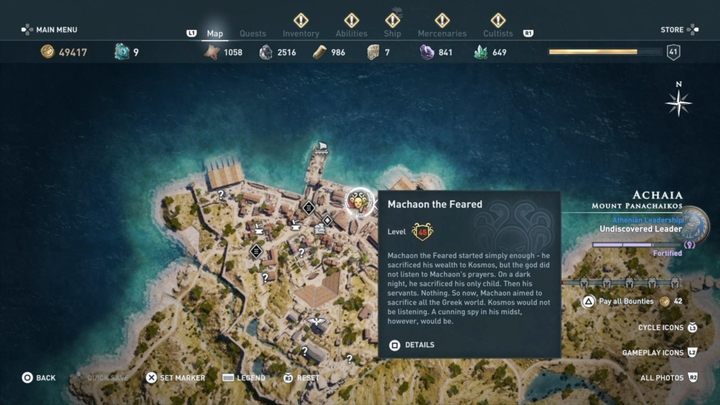Select the Ship tab
The width and height of the screenshot is (720, 405).
click(392, 33)
